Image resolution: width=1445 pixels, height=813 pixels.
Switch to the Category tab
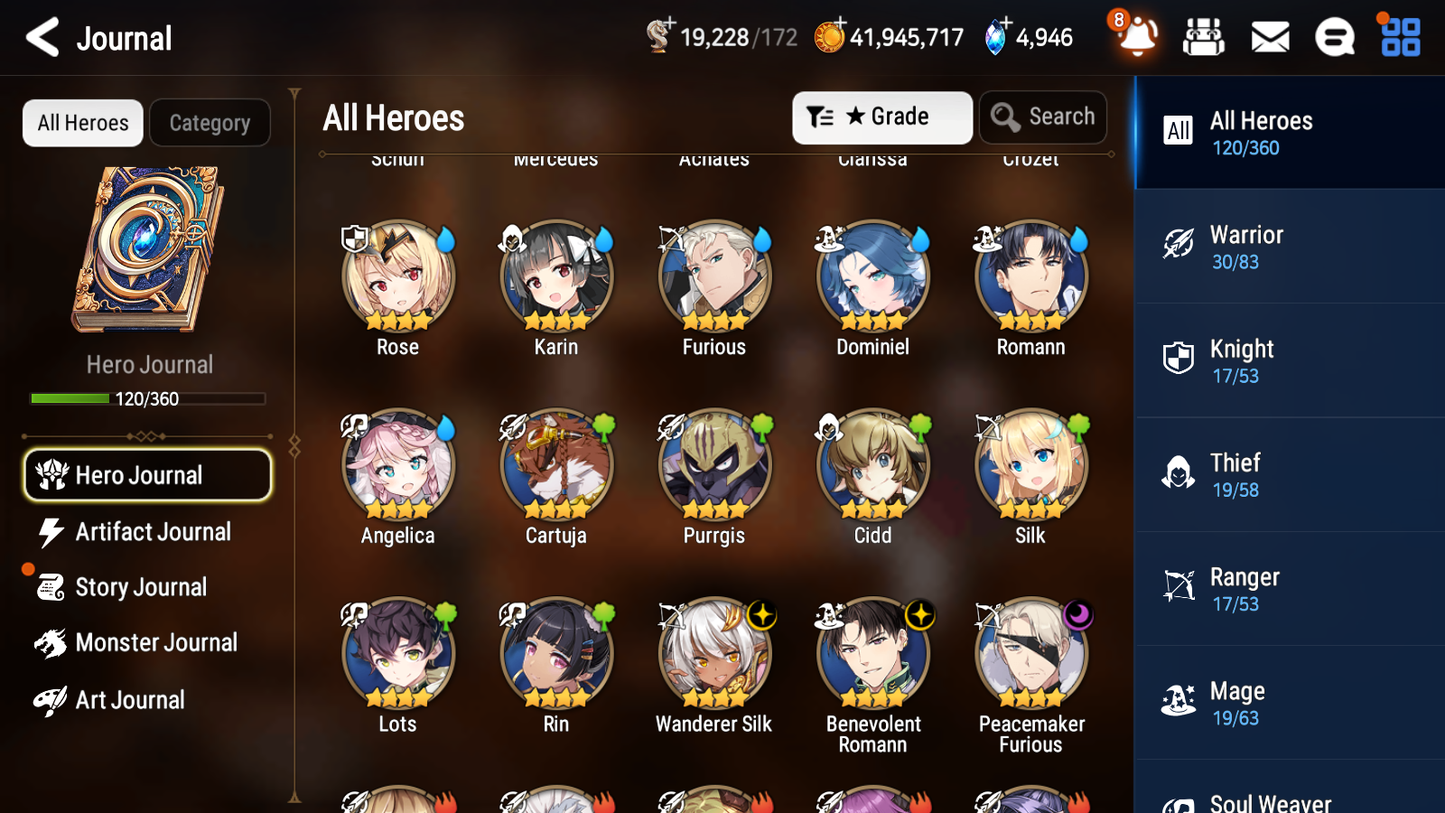[210, 122]
